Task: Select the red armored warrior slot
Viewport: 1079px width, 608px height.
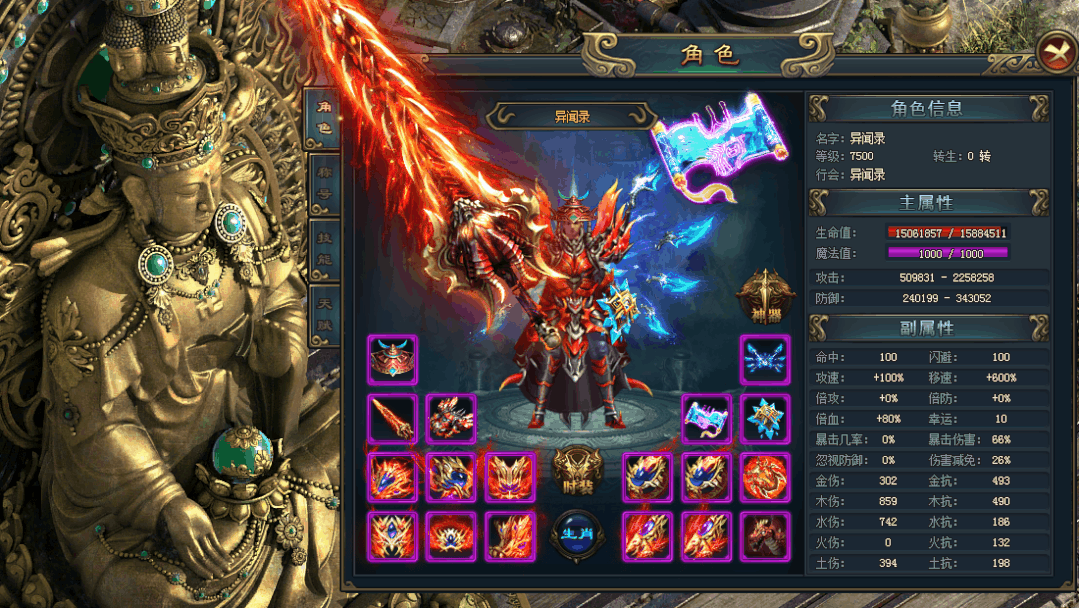Action: 766,536
